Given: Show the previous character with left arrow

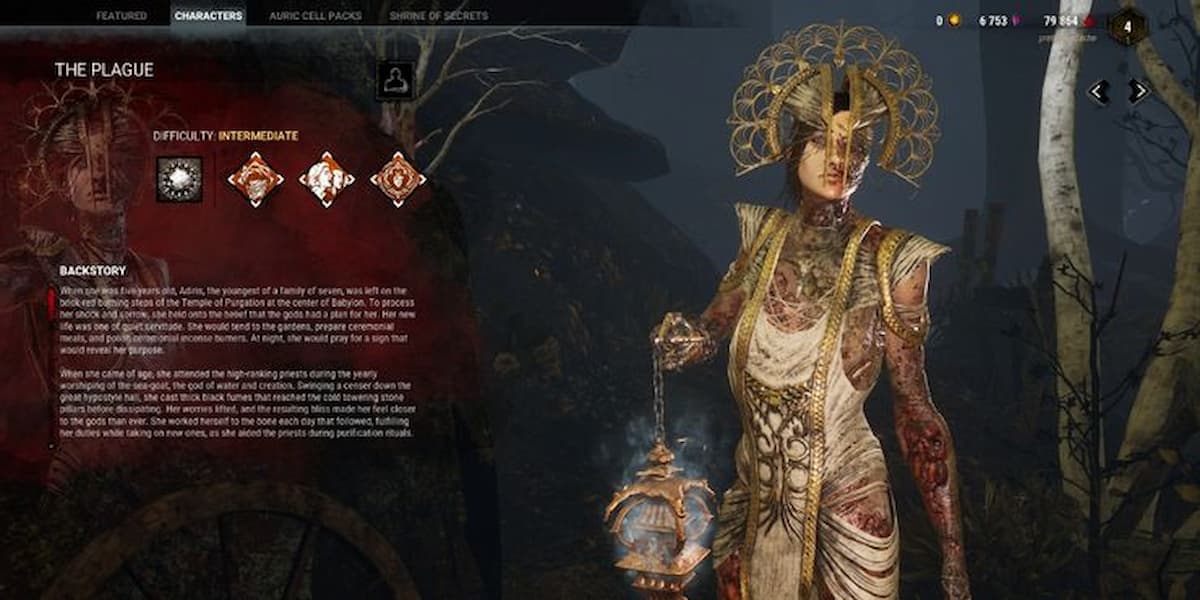Looking at the screenshot, I should (x=1098, y=91).
